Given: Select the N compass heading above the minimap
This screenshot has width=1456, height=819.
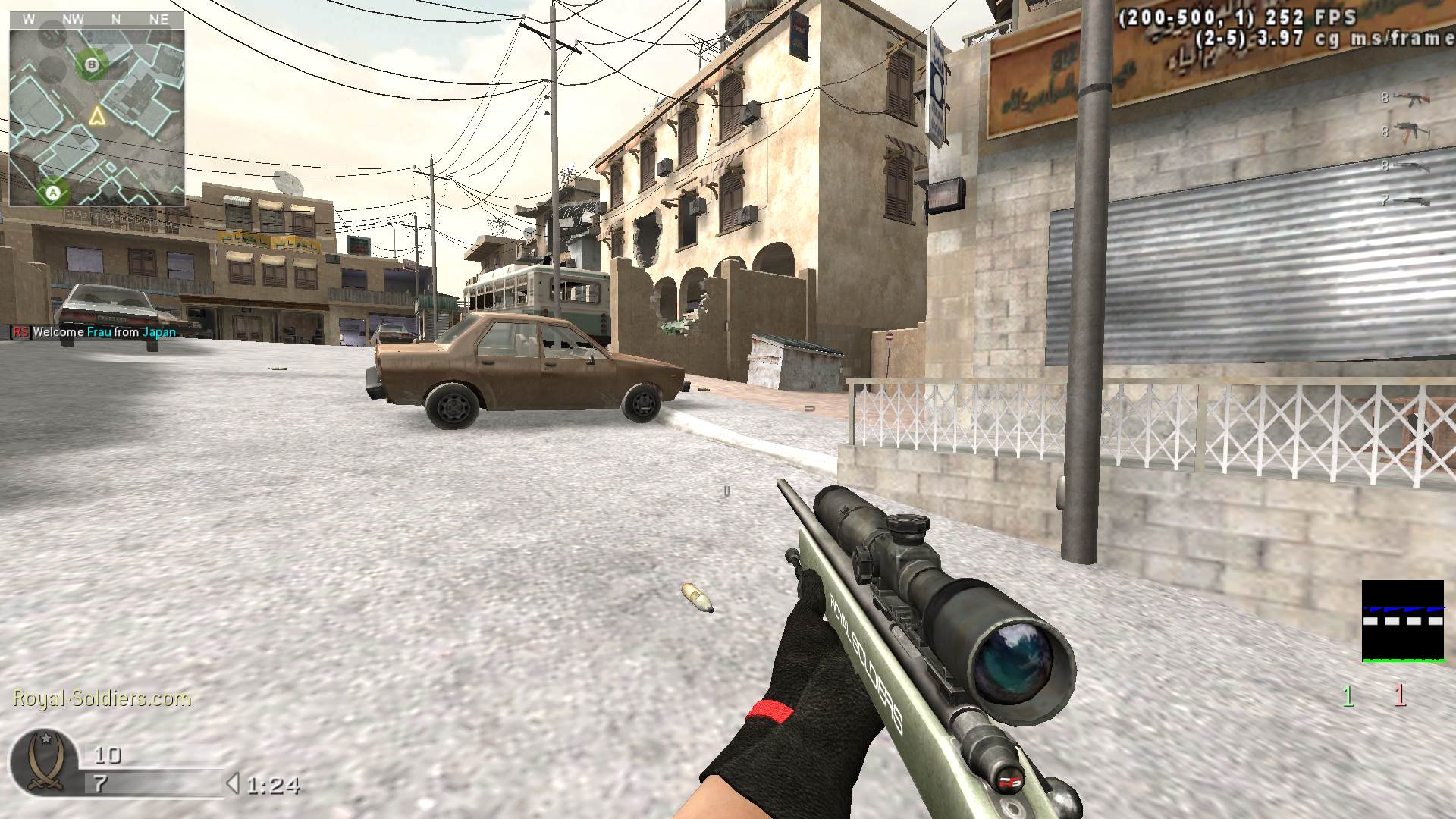Looking at the screenshot, I should tap(115, 20).
